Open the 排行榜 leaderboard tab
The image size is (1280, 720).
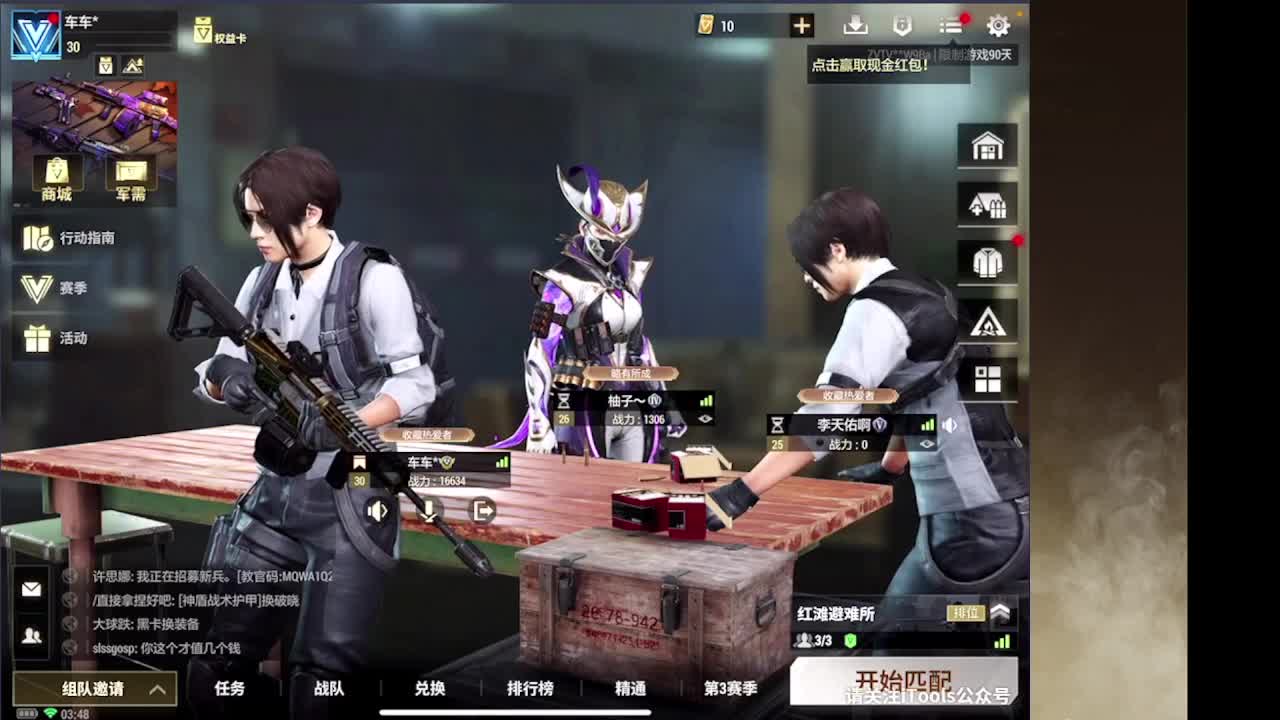pos(528,688)
